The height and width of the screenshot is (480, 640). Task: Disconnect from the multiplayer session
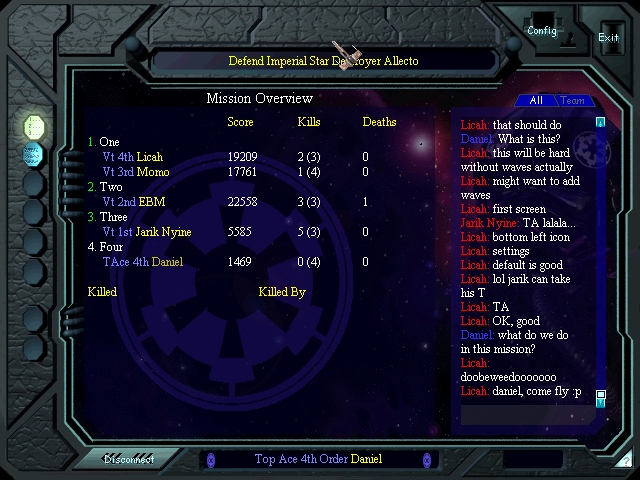(x=130, y=460)
